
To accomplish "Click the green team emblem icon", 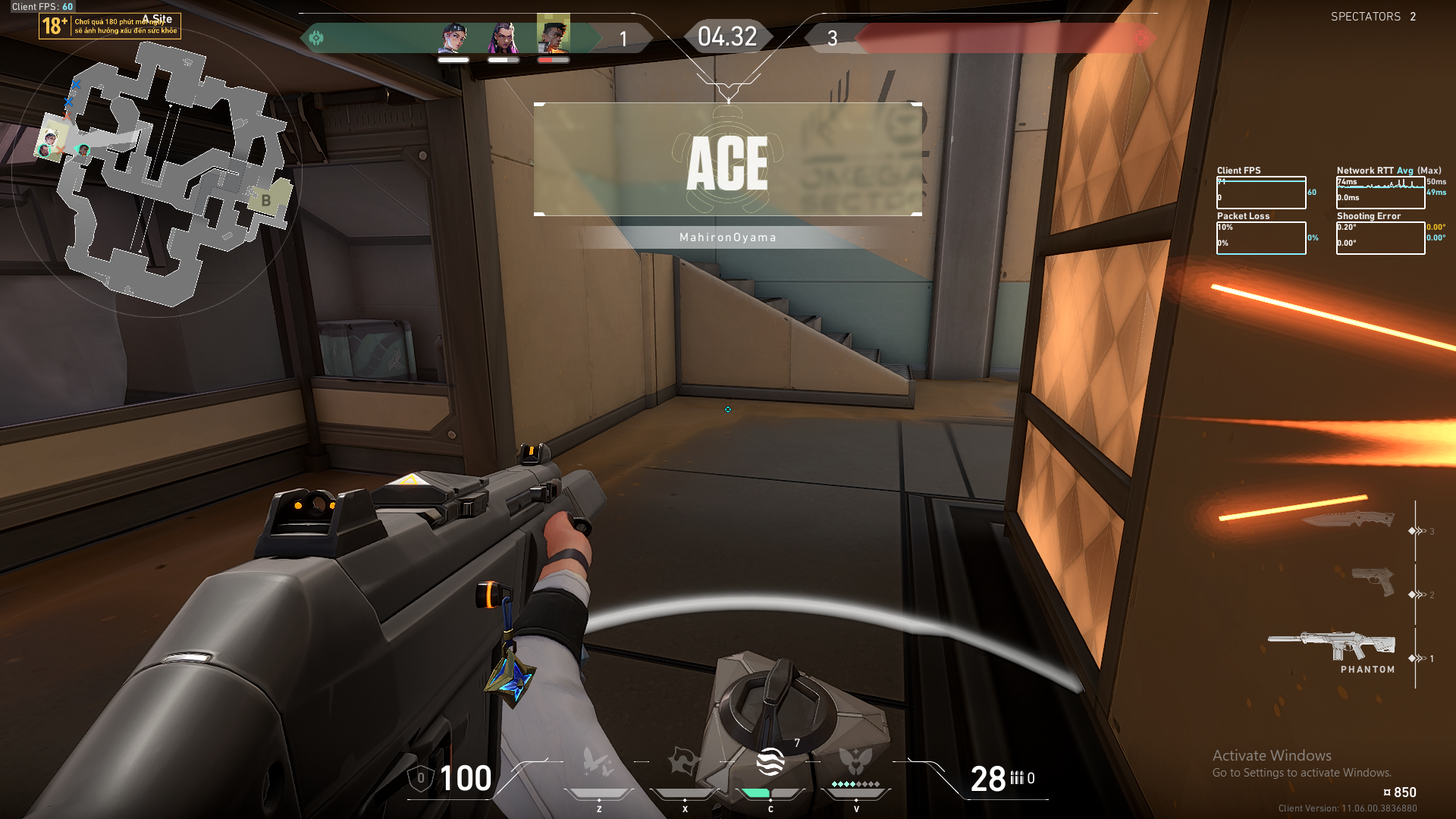I will pyautogui.click(x=316, y=37).
